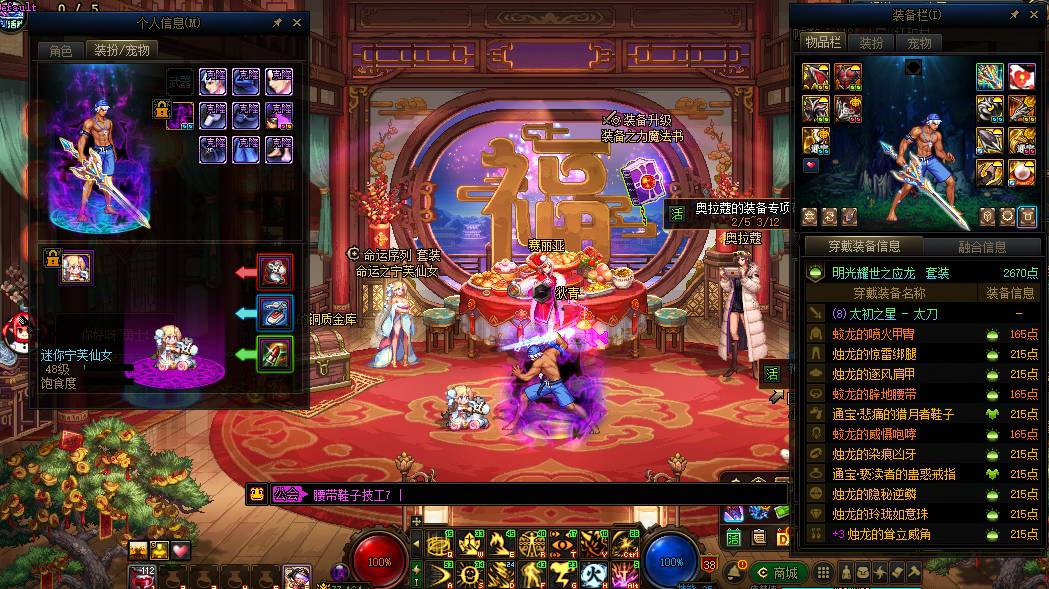The image size is (1049, 589).
Task: Select the equipped sword weapon slot
Action: 990,76
